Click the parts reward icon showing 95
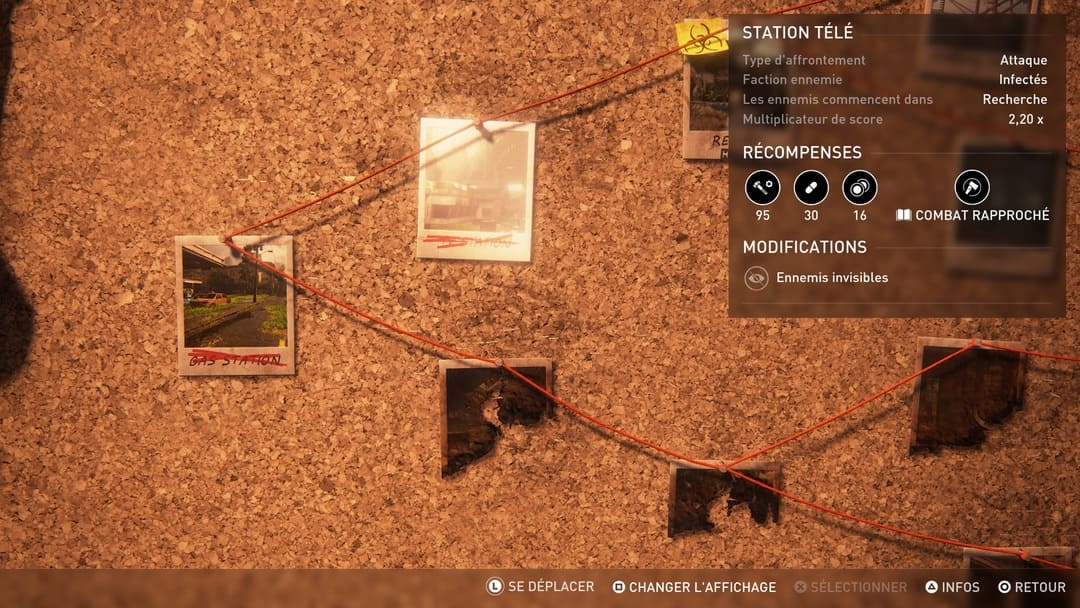1080x608 pixels. 762,188
